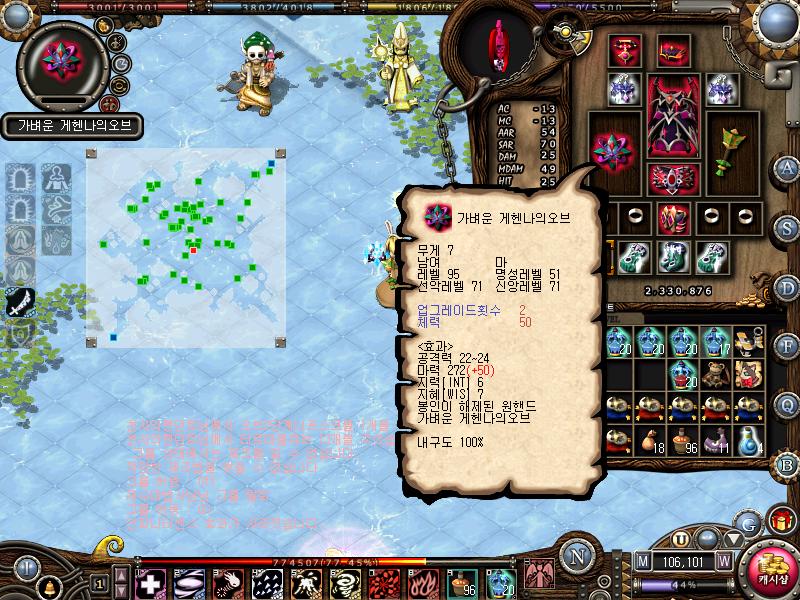Select the equipped Gehenna orb weapon slot
Screen dimensions: 800x600
(612, 150)
